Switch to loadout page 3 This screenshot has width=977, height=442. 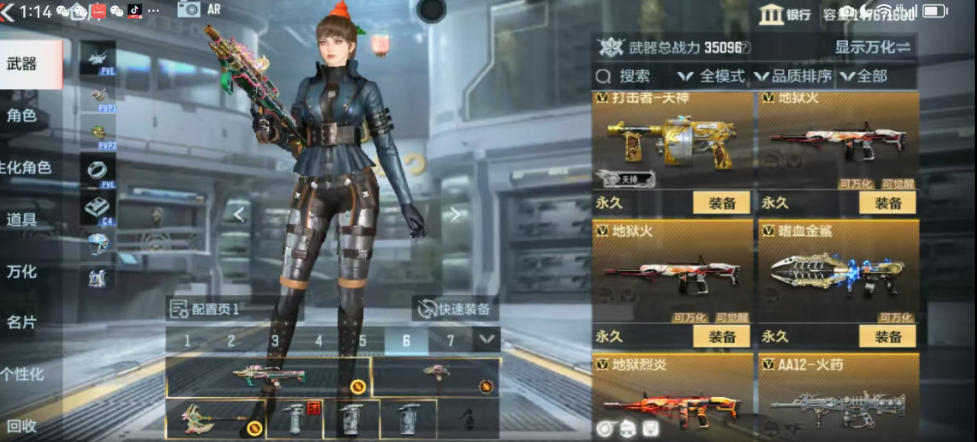pos(275,341)
